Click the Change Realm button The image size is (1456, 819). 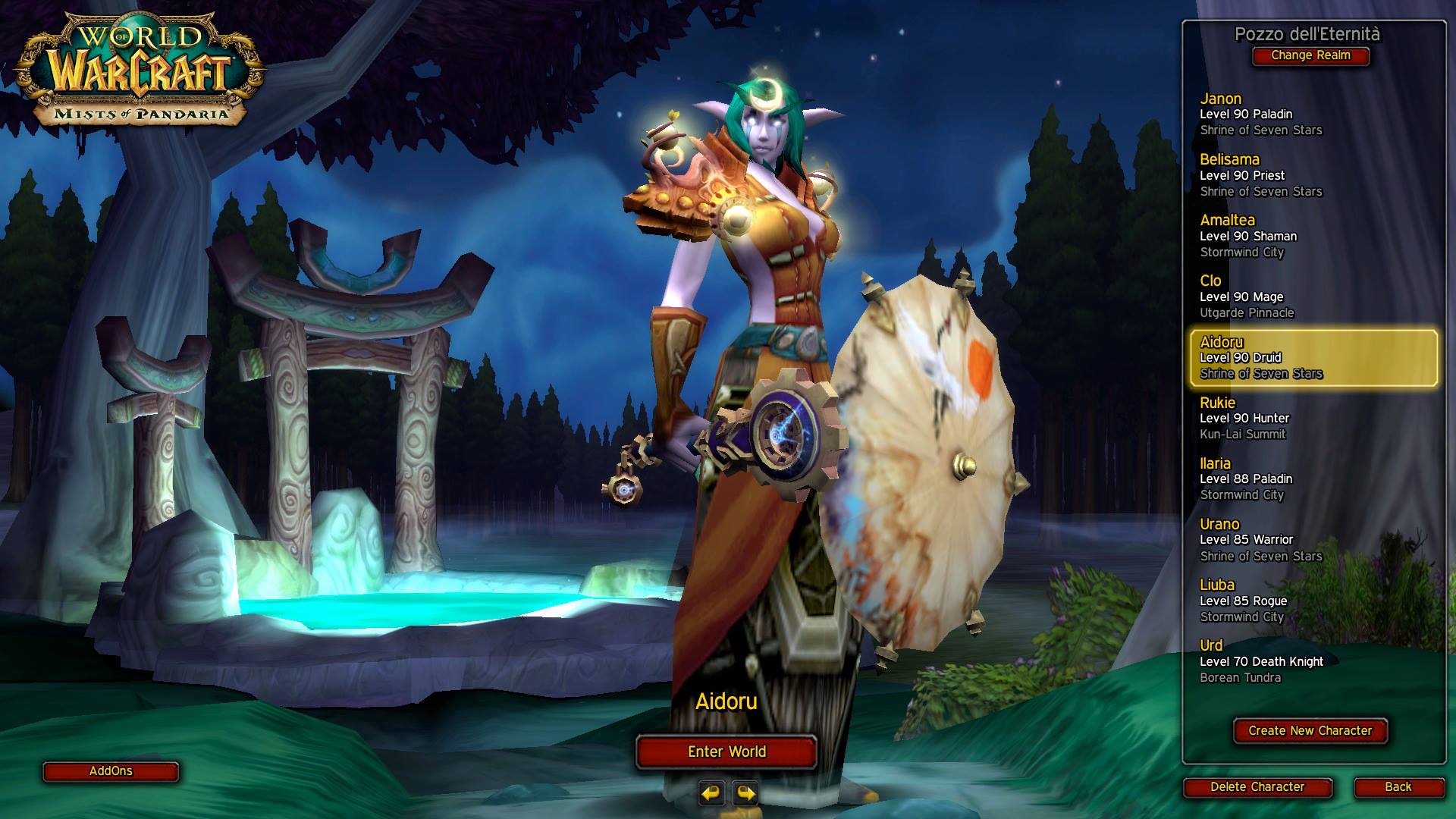1310,55
